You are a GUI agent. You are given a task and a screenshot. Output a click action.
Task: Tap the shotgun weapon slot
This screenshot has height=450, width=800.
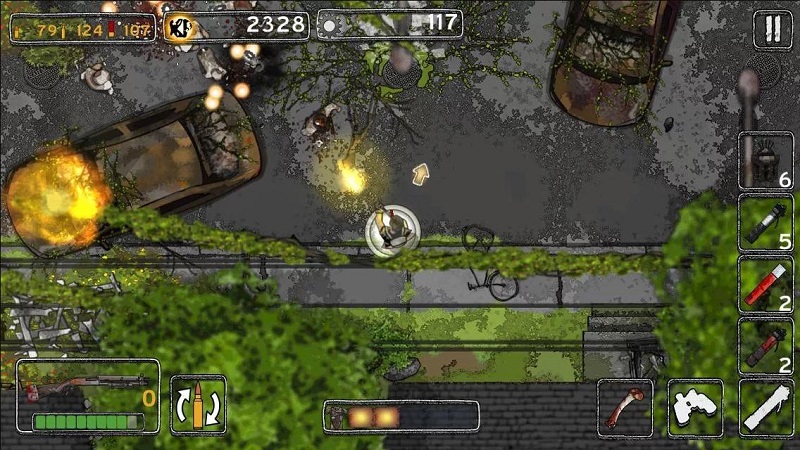(88, 396)
